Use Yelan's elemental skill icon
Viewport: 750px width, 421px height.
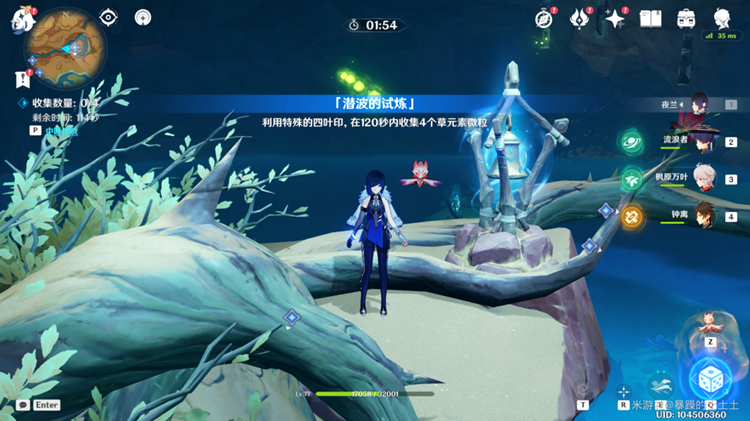click(660, 382)
